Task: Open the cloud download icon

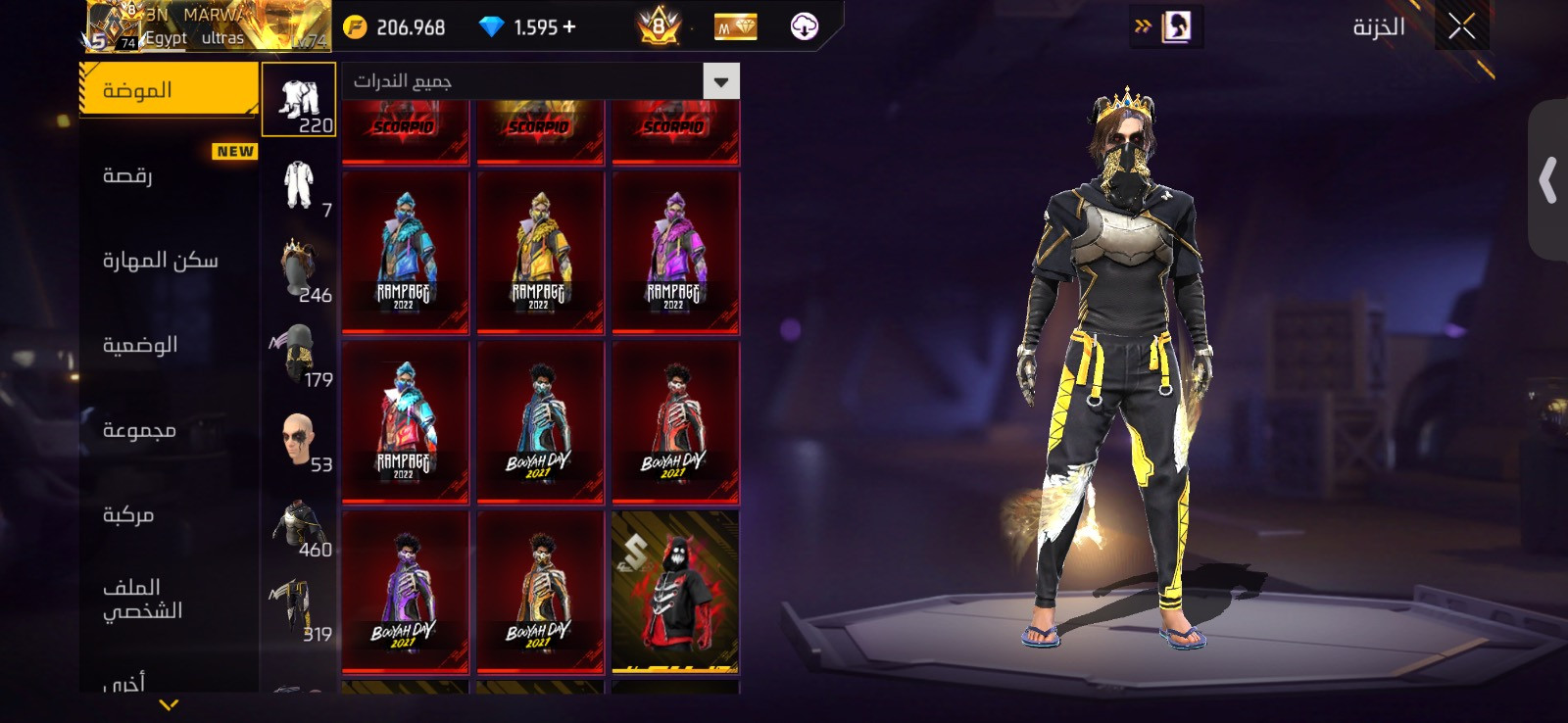Action: 804,26
